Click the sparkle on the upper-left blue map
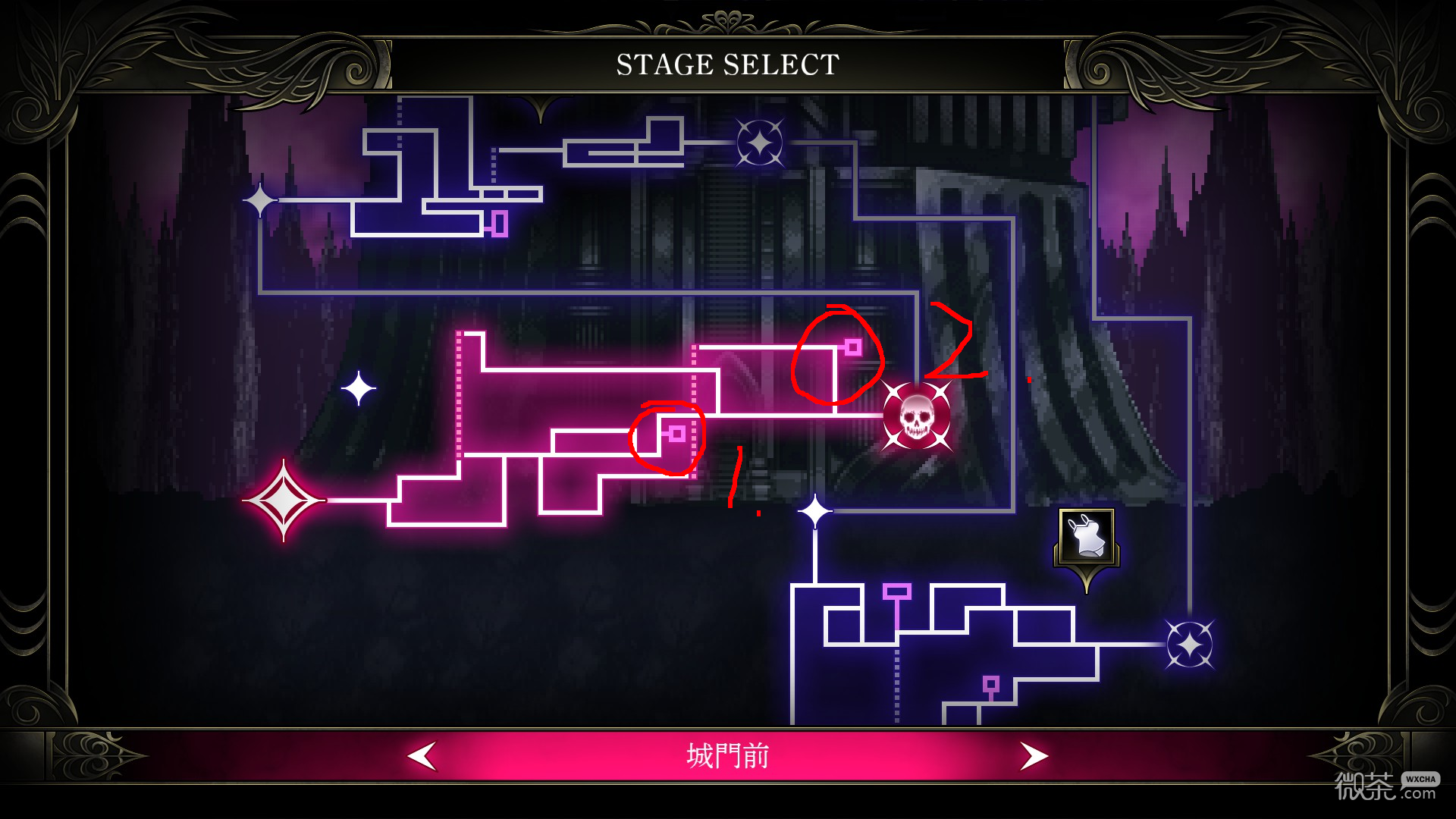The width and height of the screenshot is (1456, 819). pyautogui.click(x=259, y=200)
